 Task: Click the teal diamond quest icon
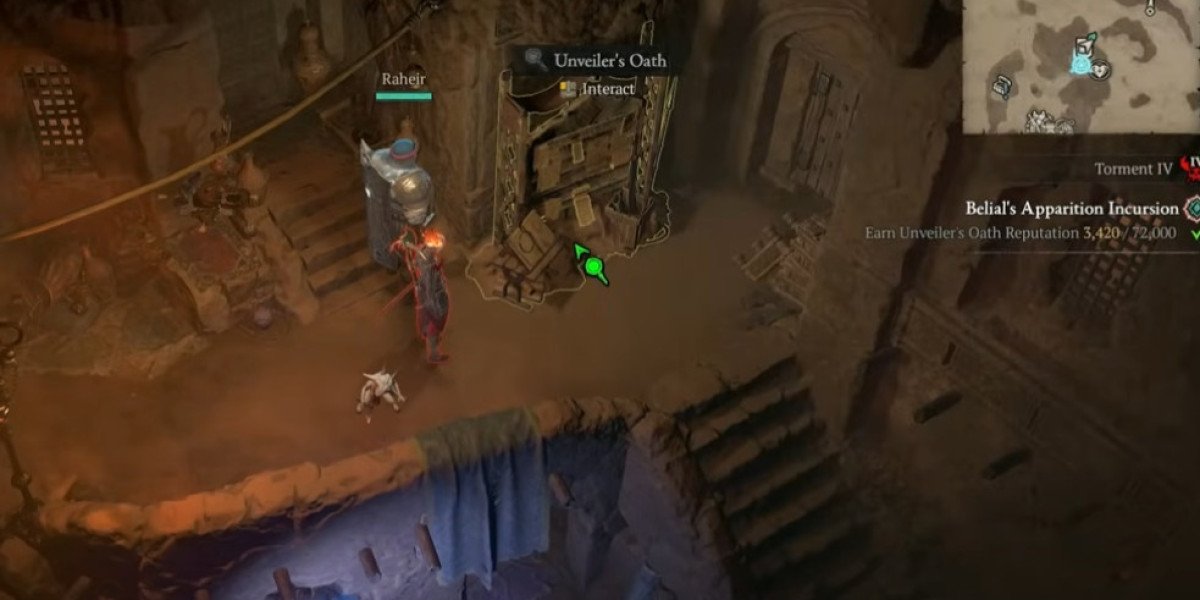(x=1191, y=209)
